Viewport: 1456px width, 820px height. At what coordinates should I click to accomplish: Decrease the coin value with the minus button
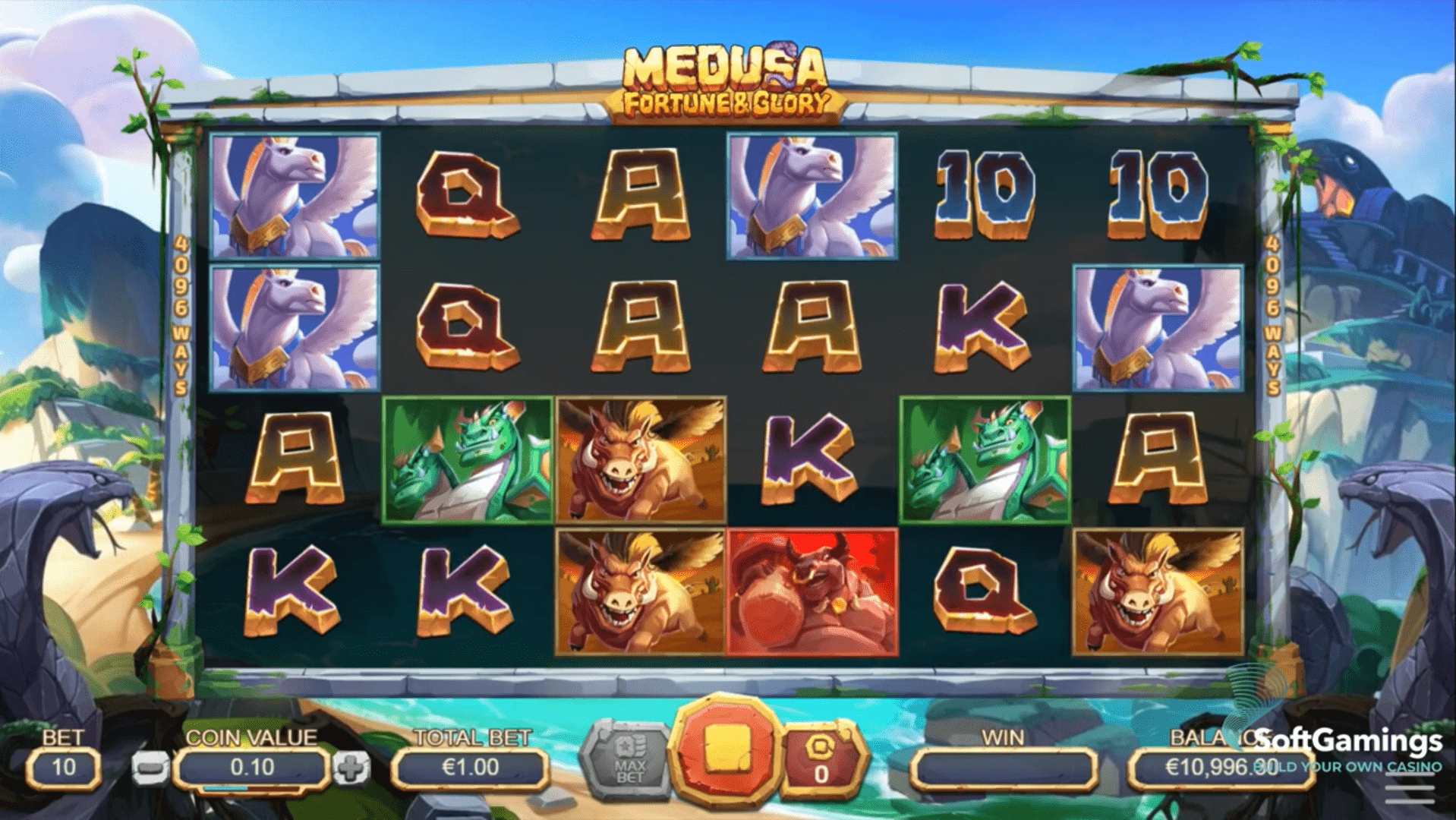coord(150,768)
